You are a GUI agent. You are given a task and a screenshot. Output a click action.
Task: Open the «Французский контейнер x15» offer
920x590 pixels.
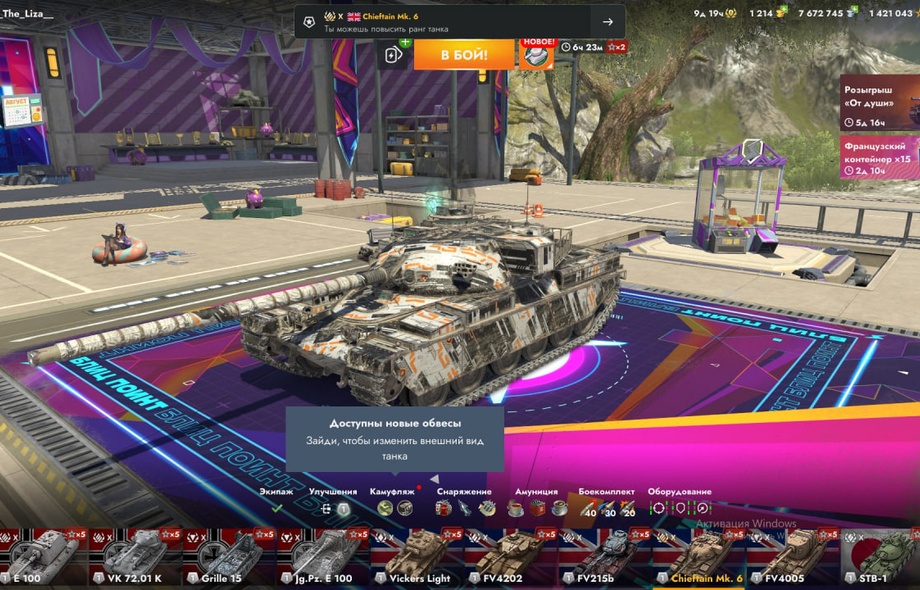(x=879, y=158)
